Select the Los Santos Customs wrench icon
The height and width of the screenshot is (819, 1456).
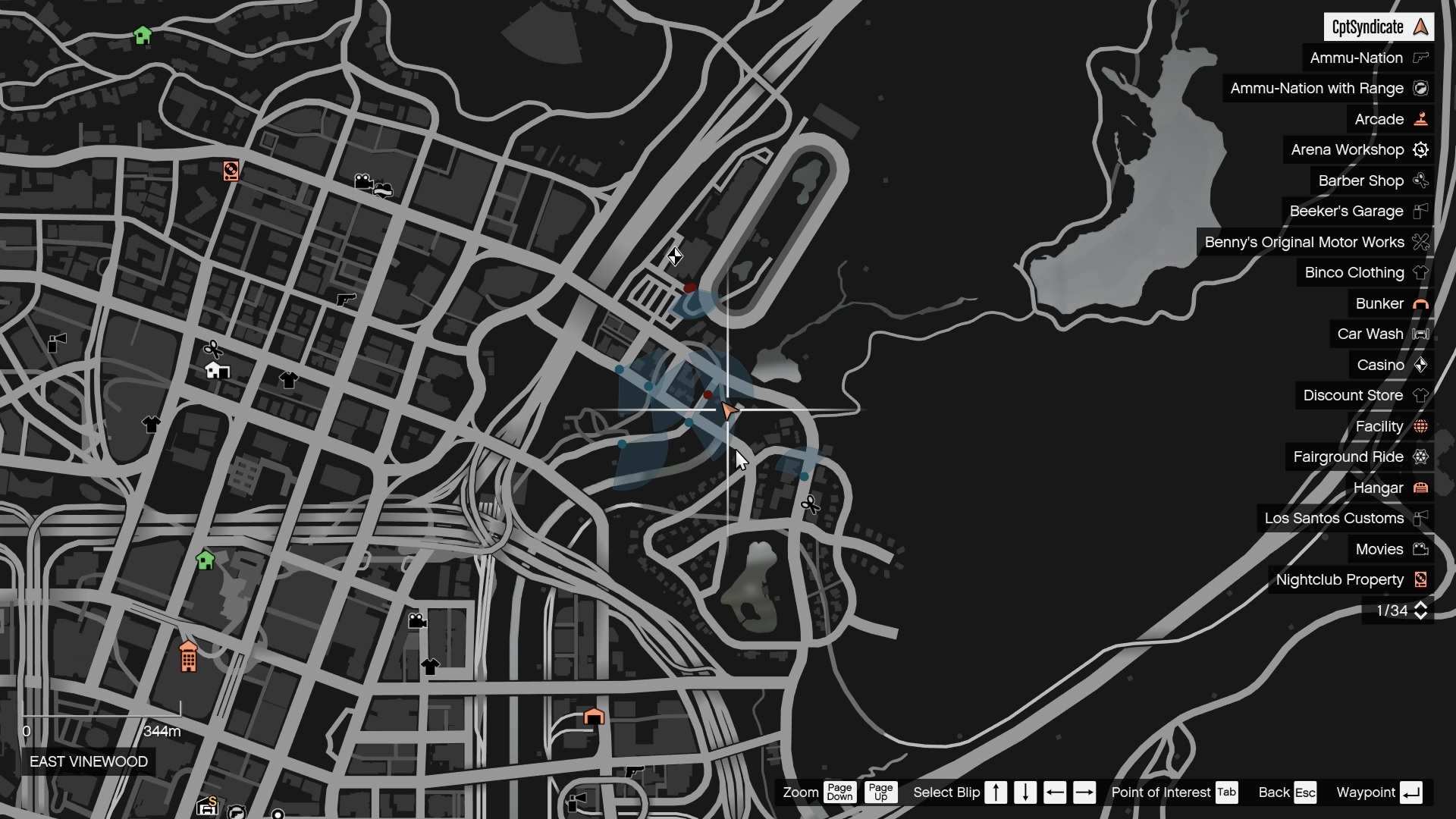(1423, 519)
